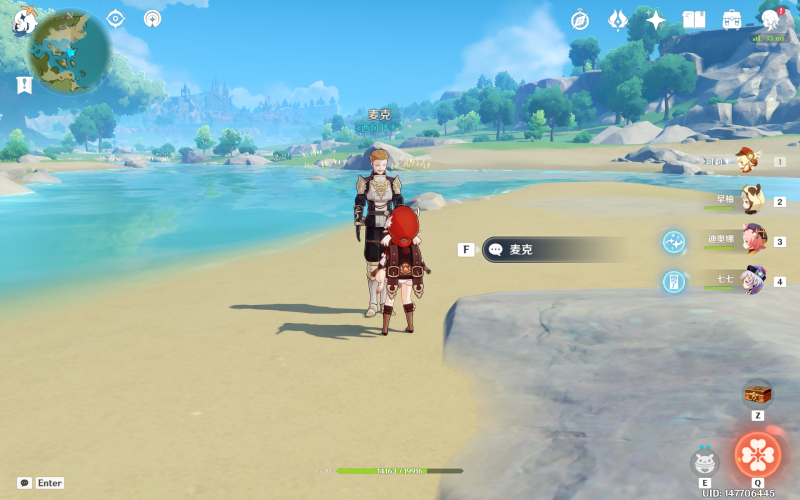Open the Inventory backpack icon

point(732,19)
